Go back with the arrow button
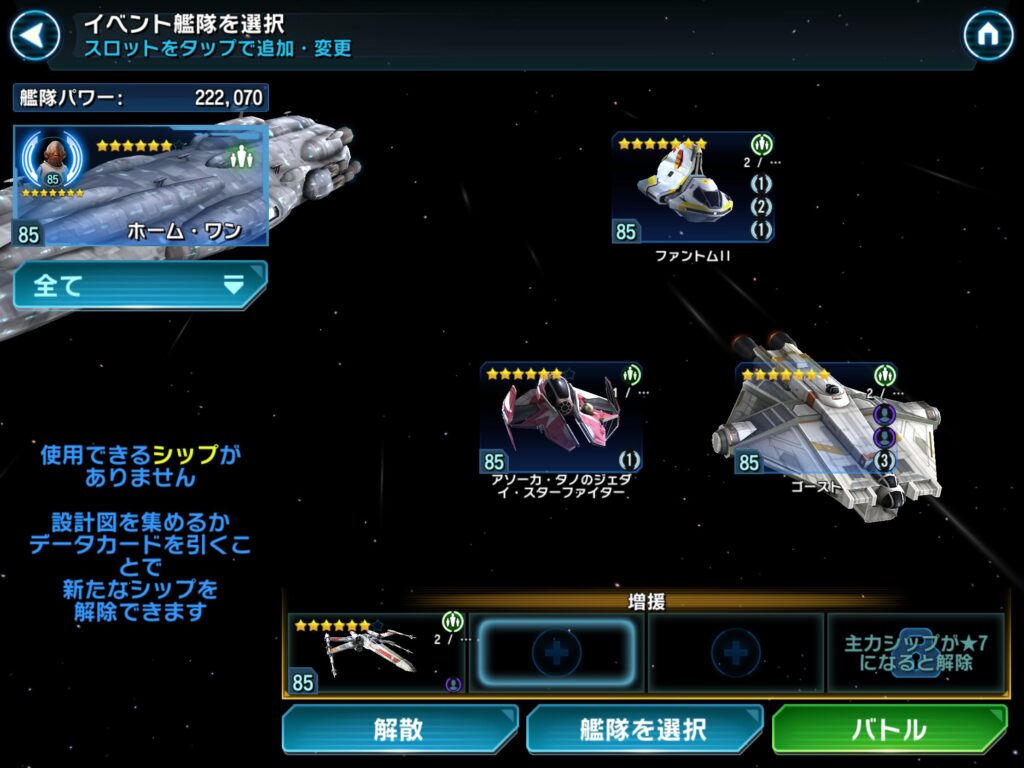This screenshot has height=768, width=1024. tap(34, 36)
